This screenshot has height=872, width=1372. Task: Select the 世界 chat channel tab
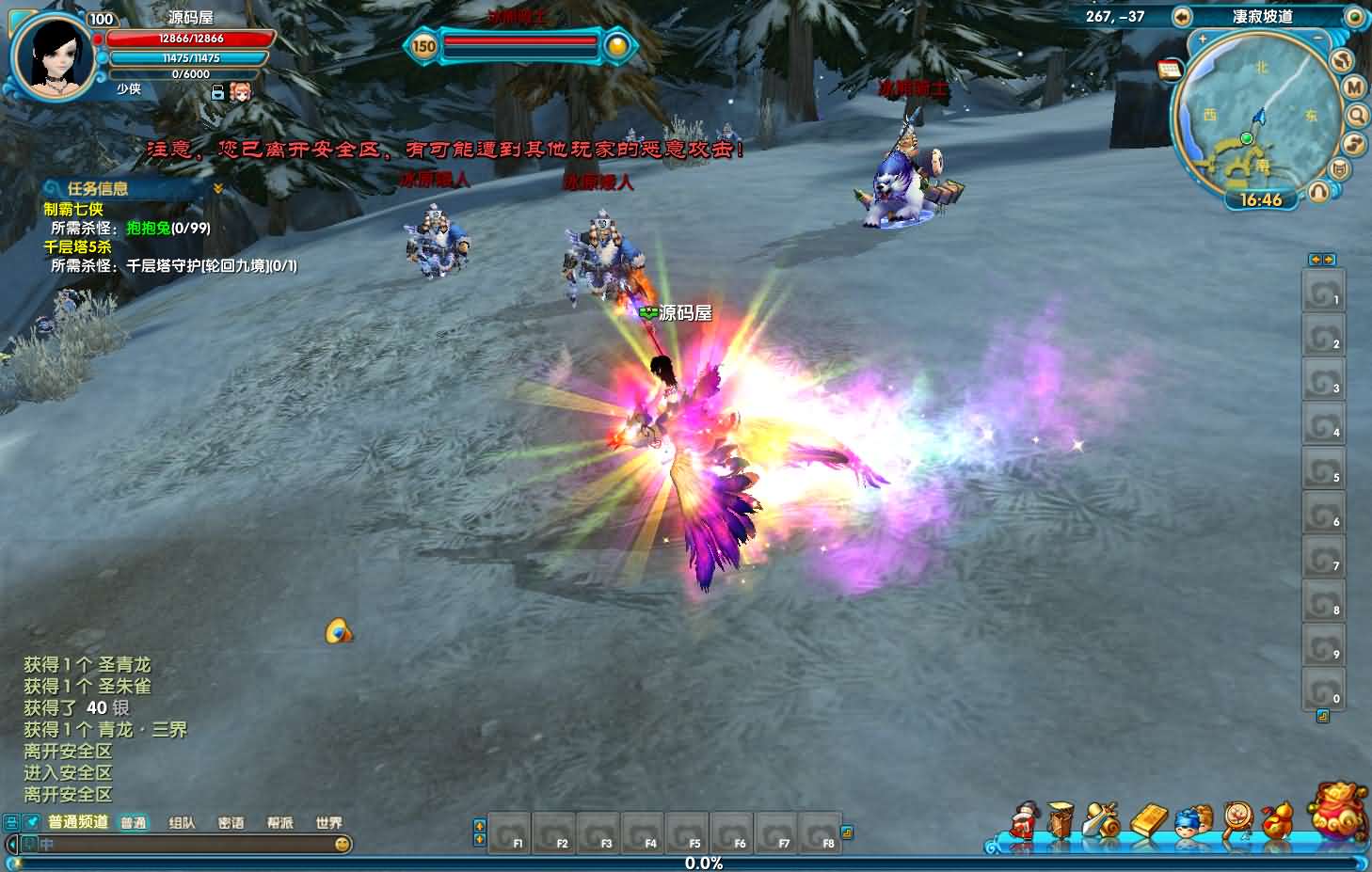328,823
